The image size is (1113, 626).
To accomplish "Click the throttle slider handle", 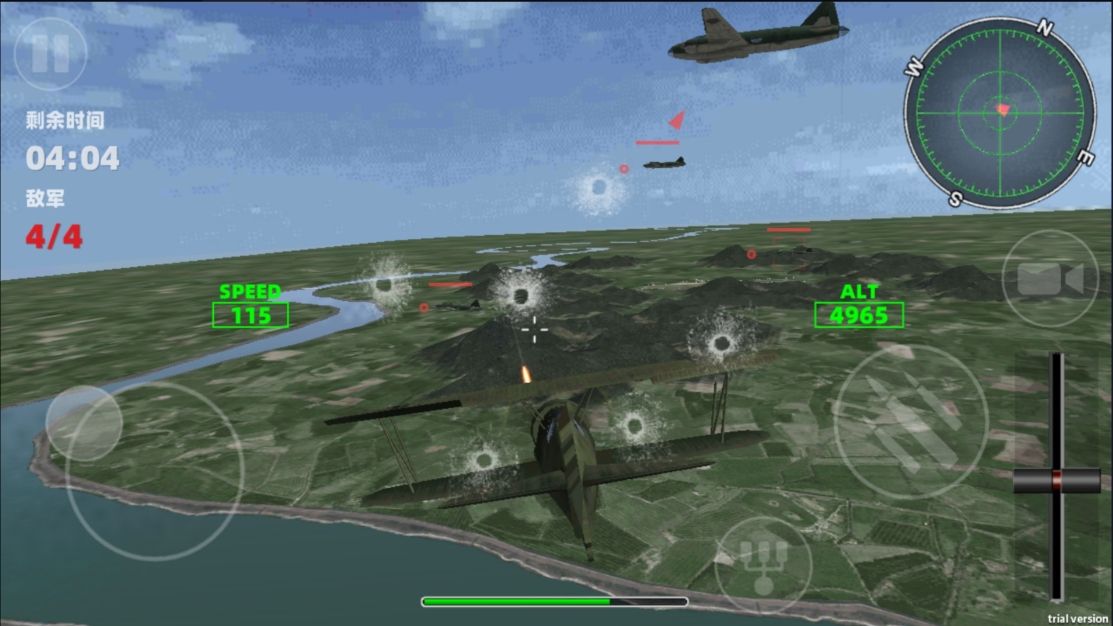I will pos(1056,481).
